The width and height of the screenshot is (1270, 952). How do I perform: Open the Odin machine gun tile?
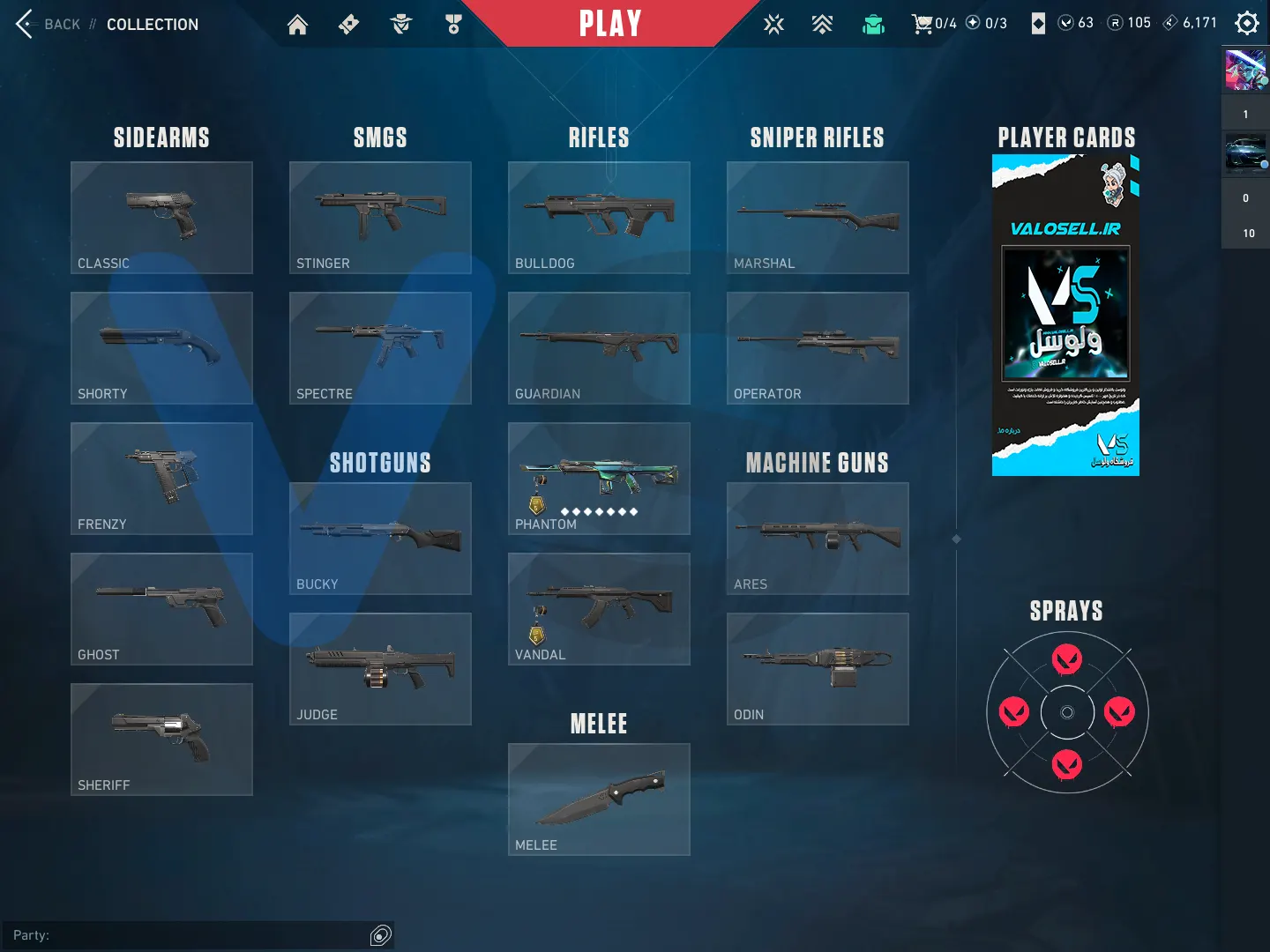pos(818,669)
